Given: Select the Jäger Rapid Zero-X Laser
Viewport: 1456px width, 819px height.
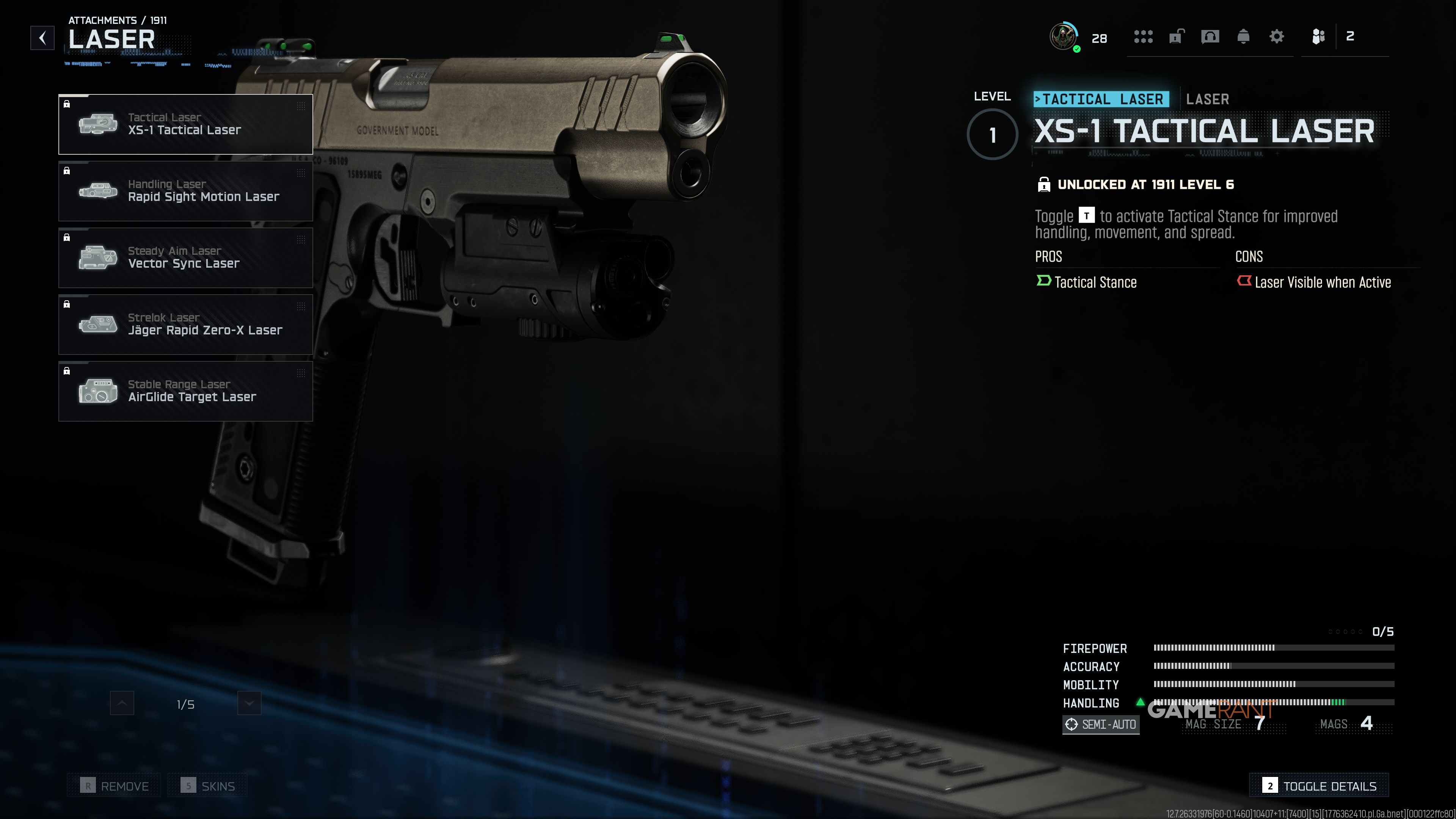Looking at the screenshot, I should pyautogui.click(x=185, y=325).
